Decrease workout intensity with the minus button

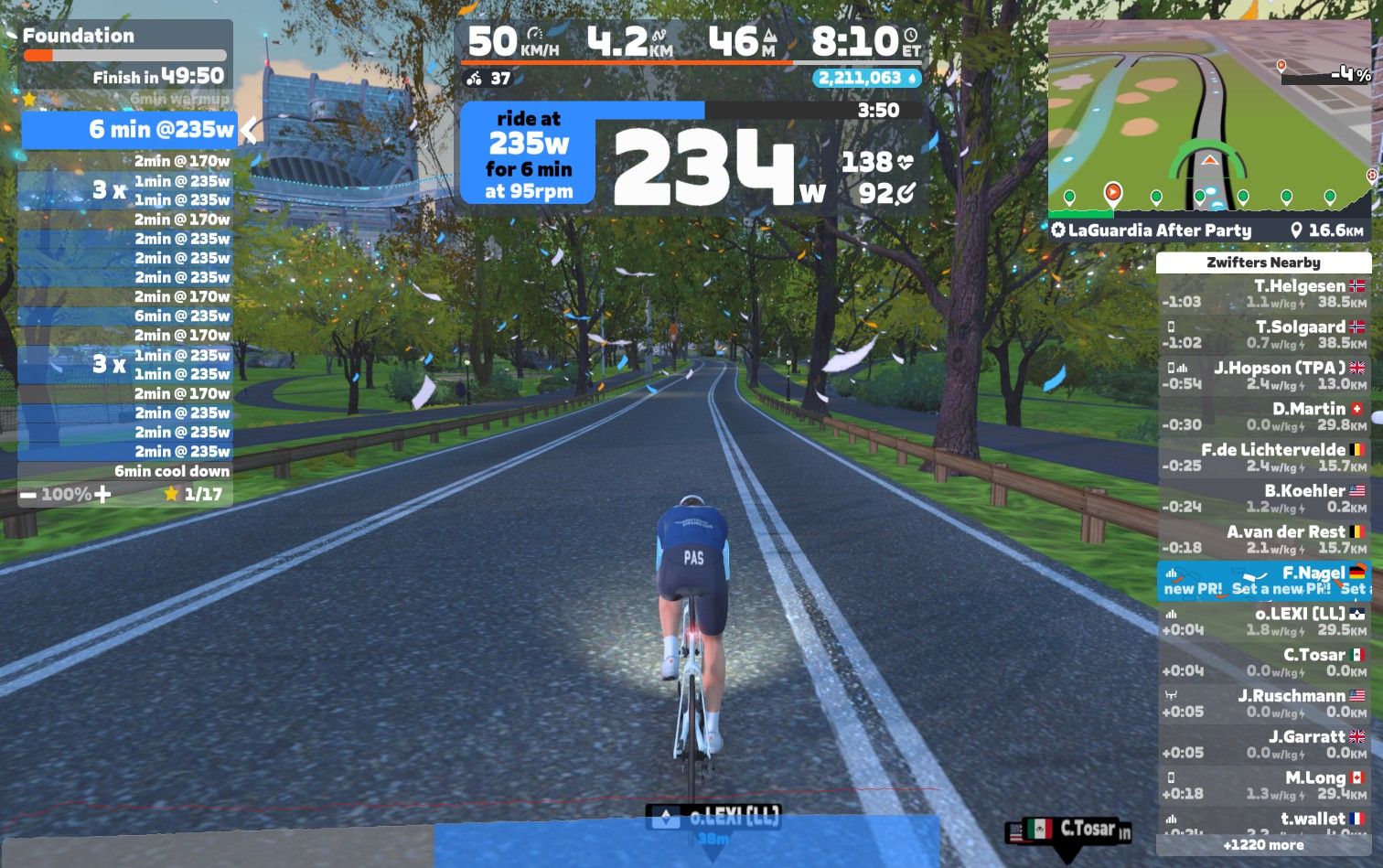click(x=28, y=495)
